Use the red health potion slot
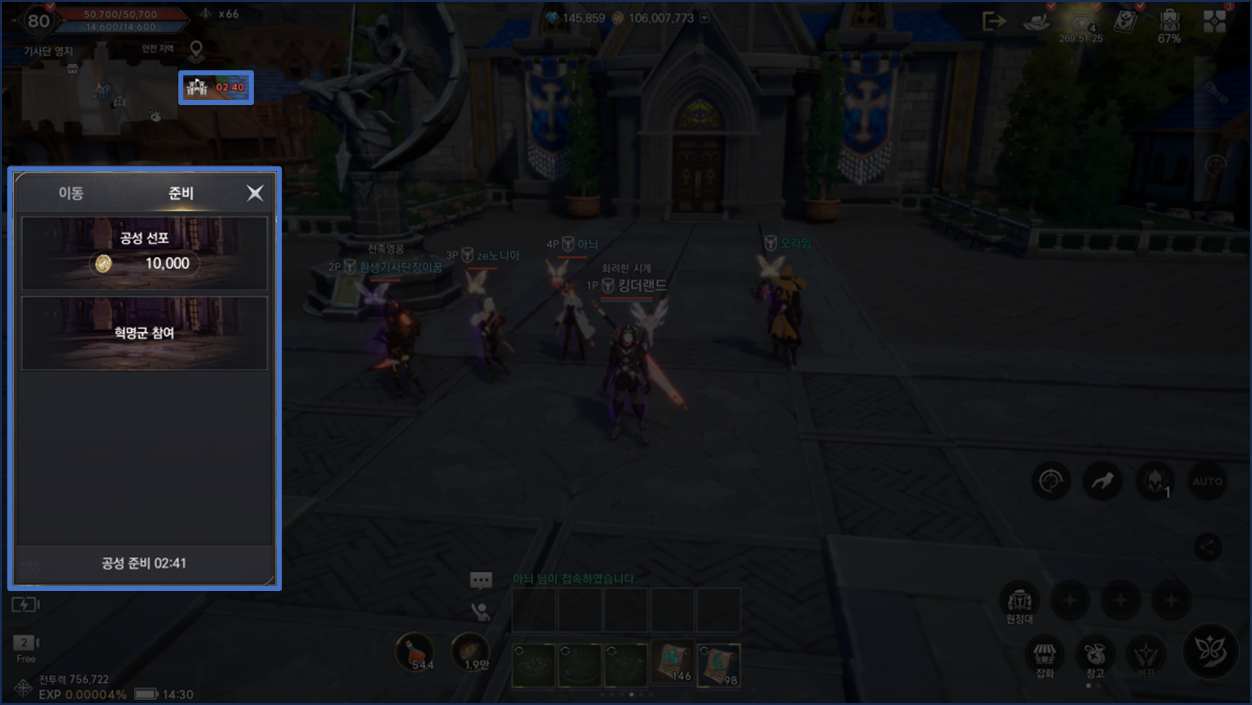1252x705 pixels. point(414,653)
